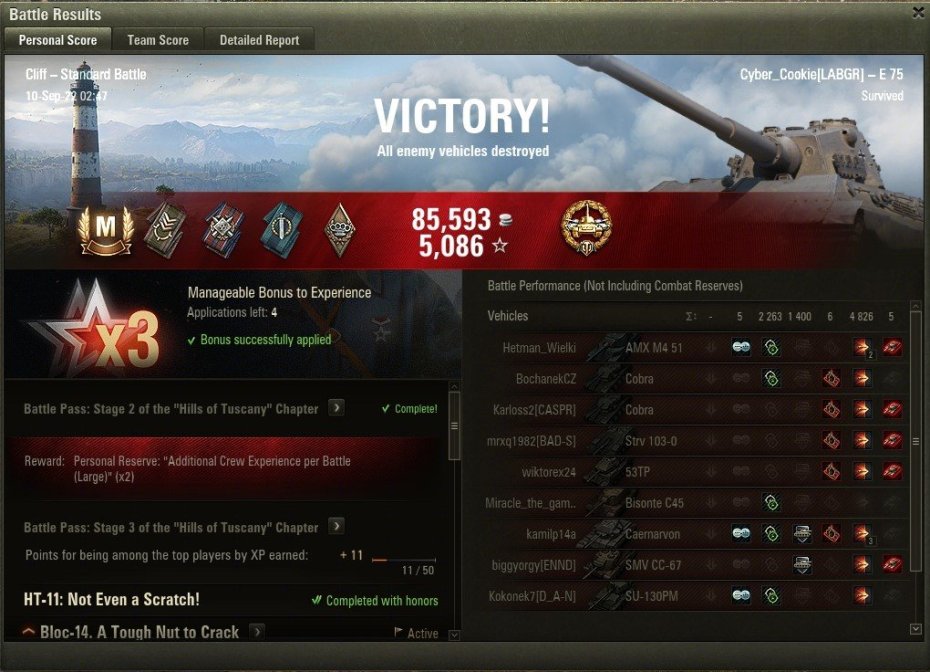Image resolution: width=930 pixels, height=672 pixels.
Task: Close the Battle Results window
Action: tap(918, 13)
